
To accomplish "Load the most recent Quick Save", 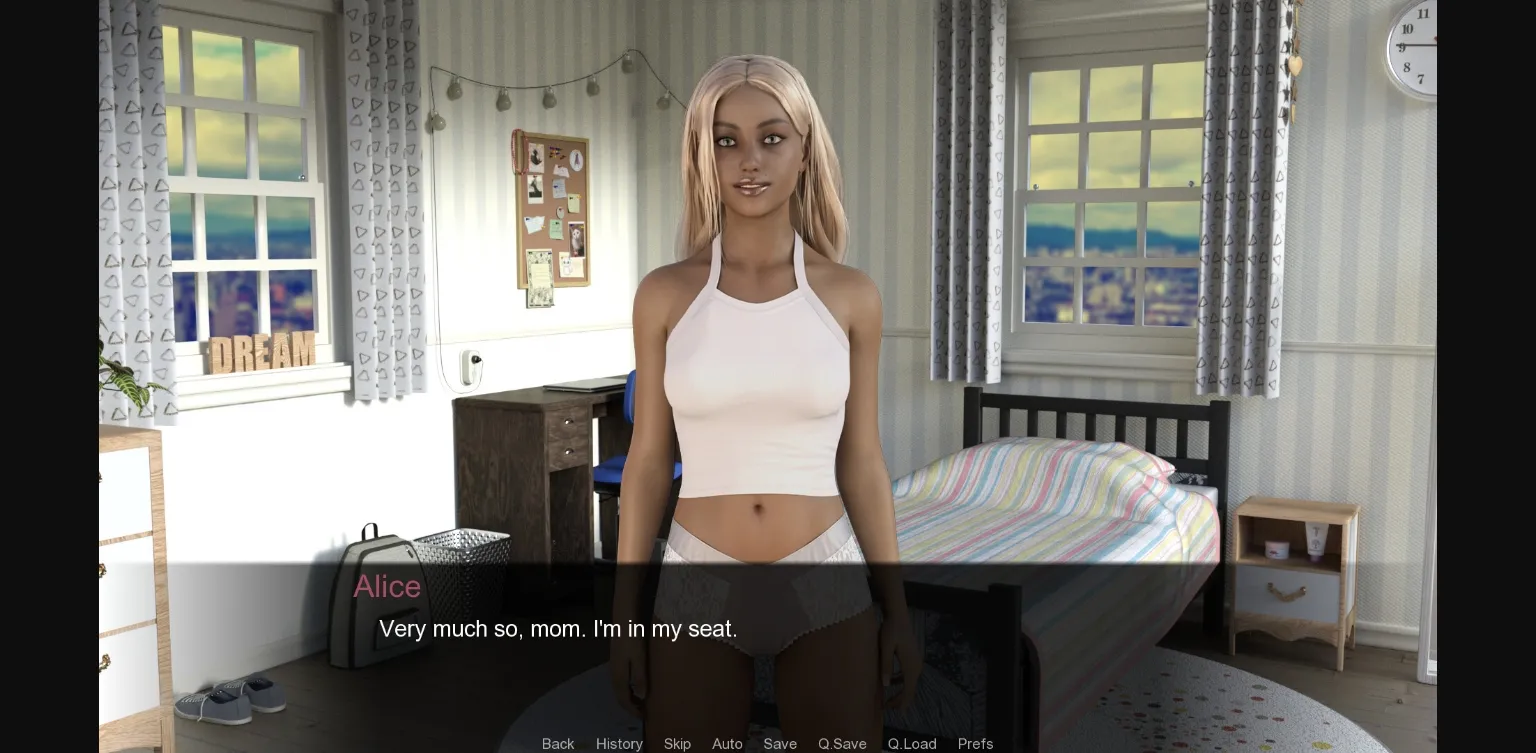I will 911,744.
